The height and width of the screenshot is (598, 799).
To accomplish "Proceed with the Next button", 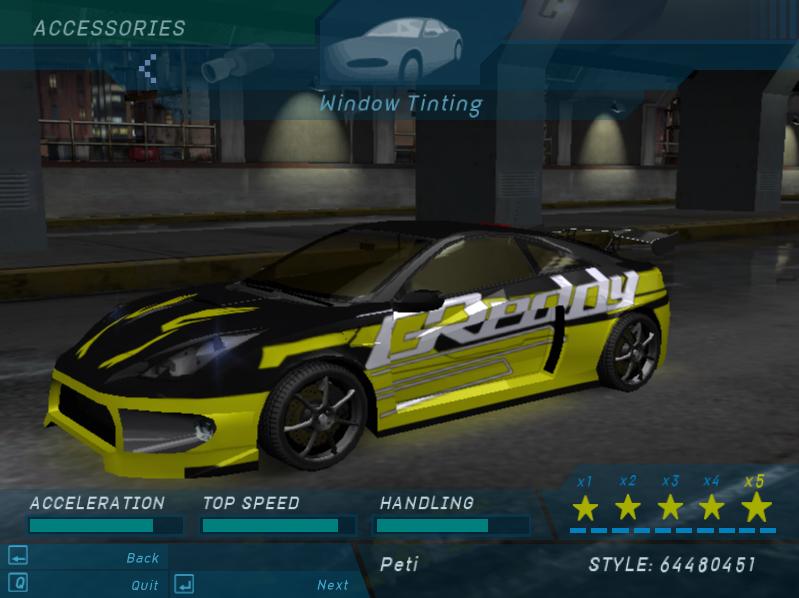I will (333, 585).
